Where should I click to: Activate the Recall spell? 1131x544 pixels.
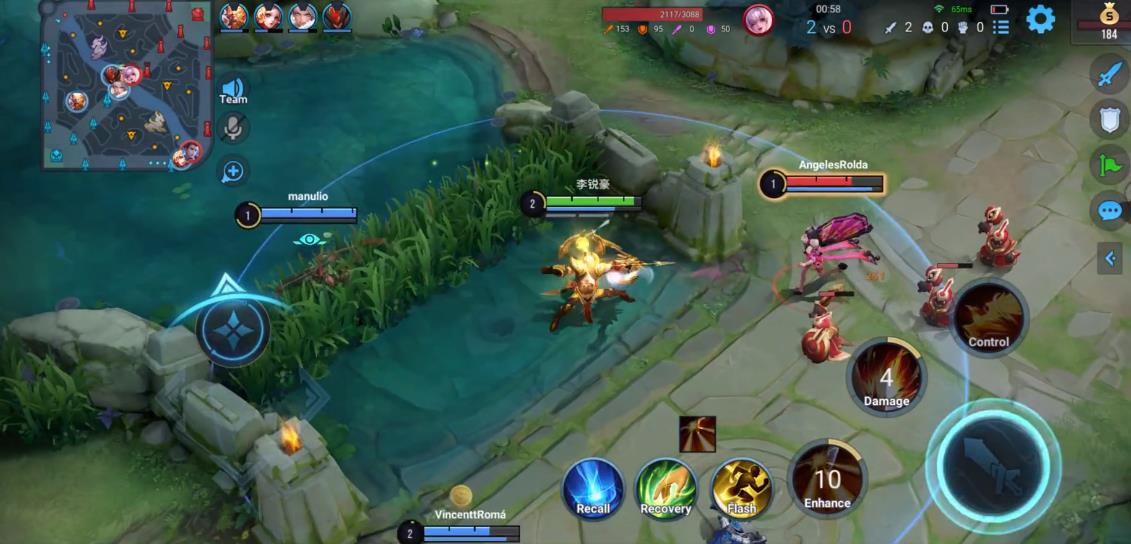(593, 487)
